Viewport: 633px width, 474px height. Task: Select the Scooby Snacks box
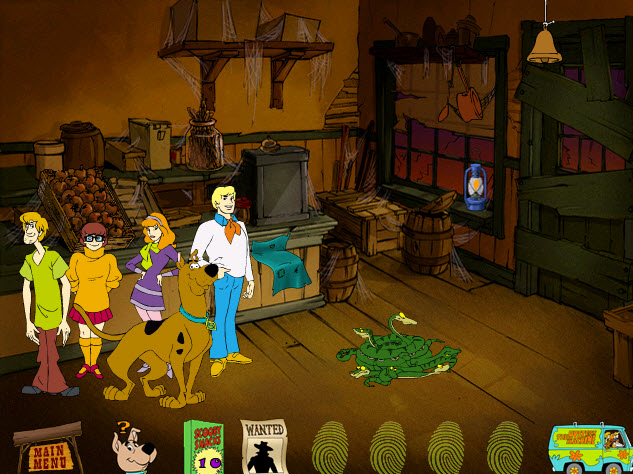[202, 447]
